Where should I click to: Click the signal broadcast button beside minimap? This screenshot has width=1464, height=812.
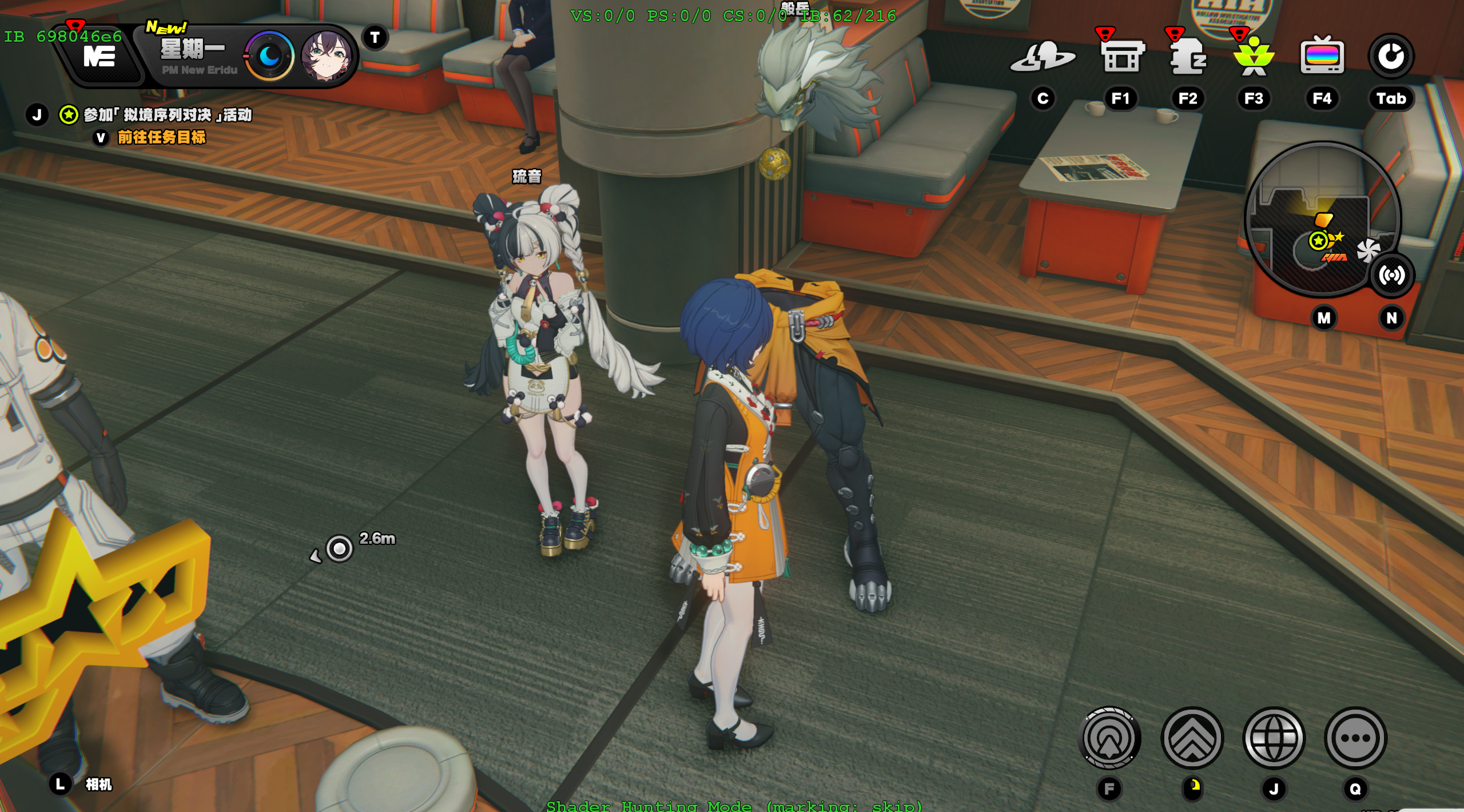pos(1391,276)
